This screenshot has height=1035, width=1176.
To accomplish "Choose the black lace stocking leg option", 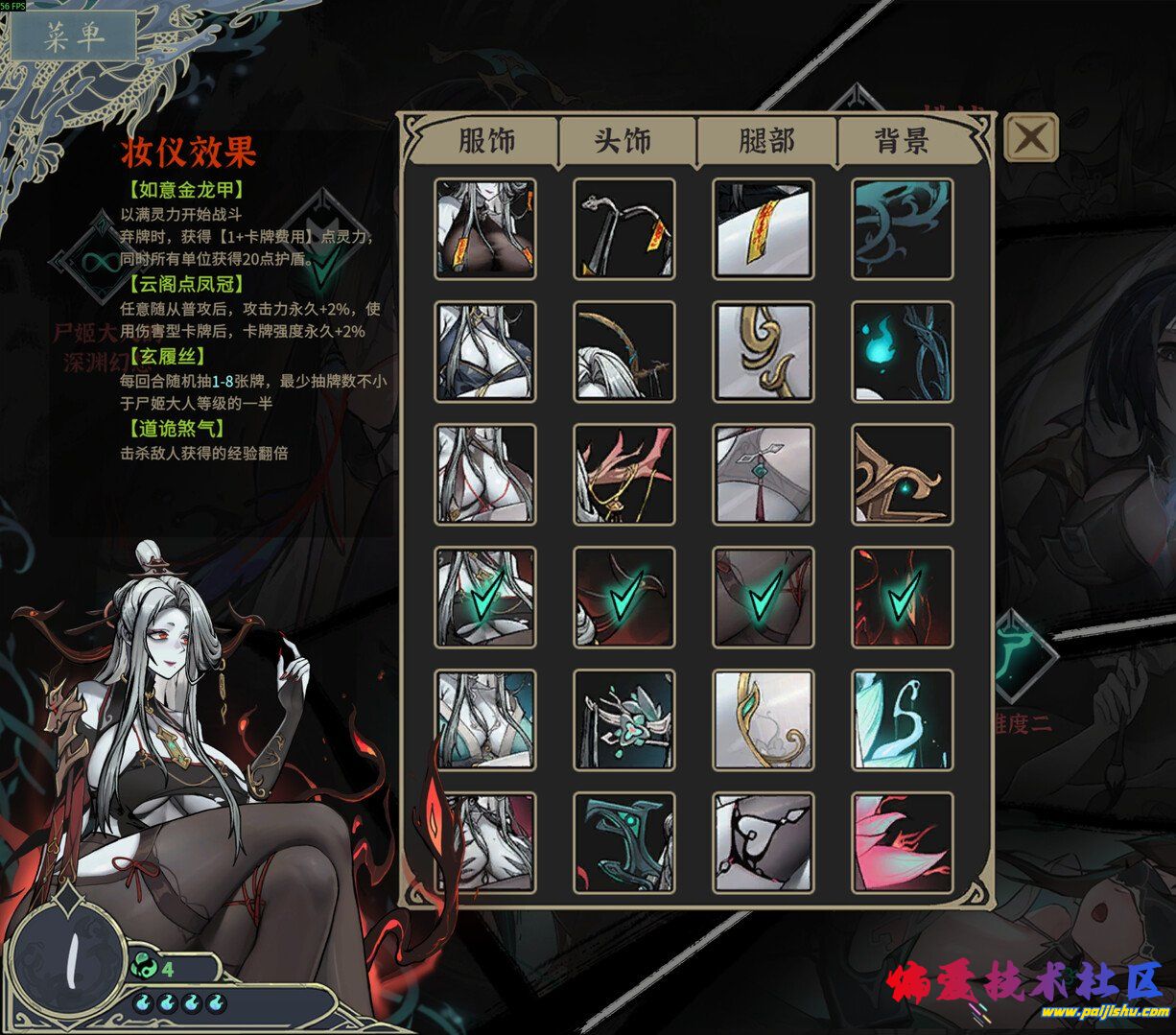I will click(x=764, y=842).
